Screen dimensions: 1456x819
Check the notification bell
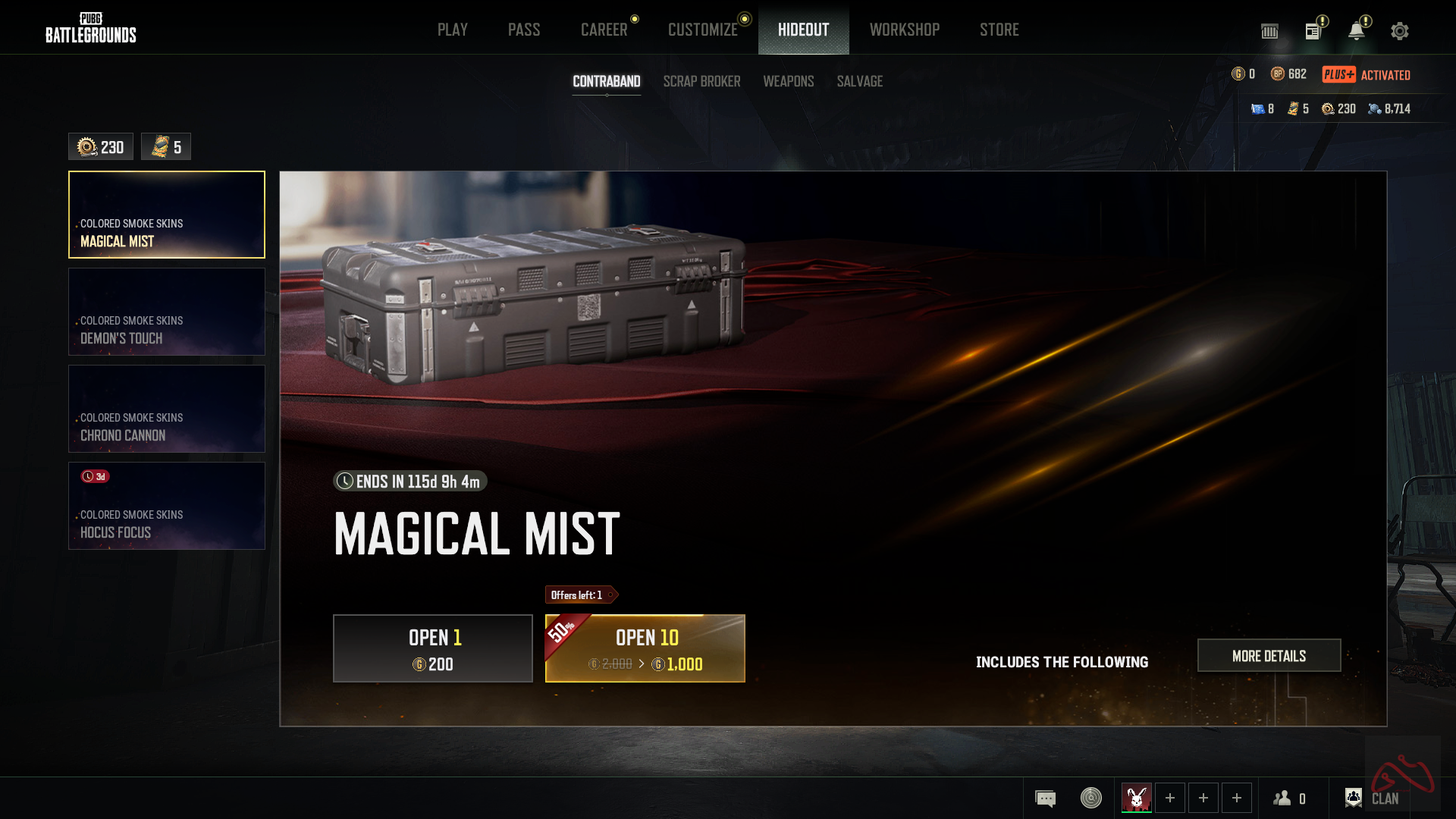1356,31
